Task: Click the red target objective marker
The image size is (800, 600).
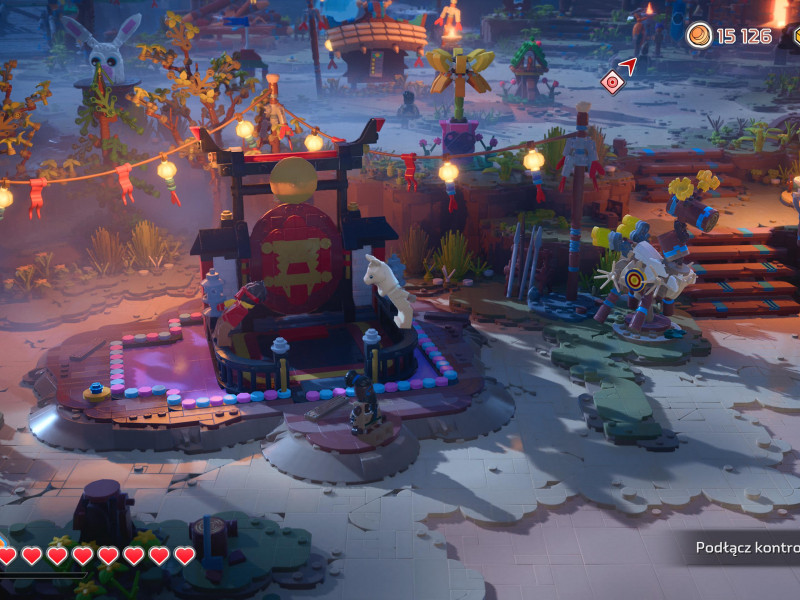Action: point(611,81)
